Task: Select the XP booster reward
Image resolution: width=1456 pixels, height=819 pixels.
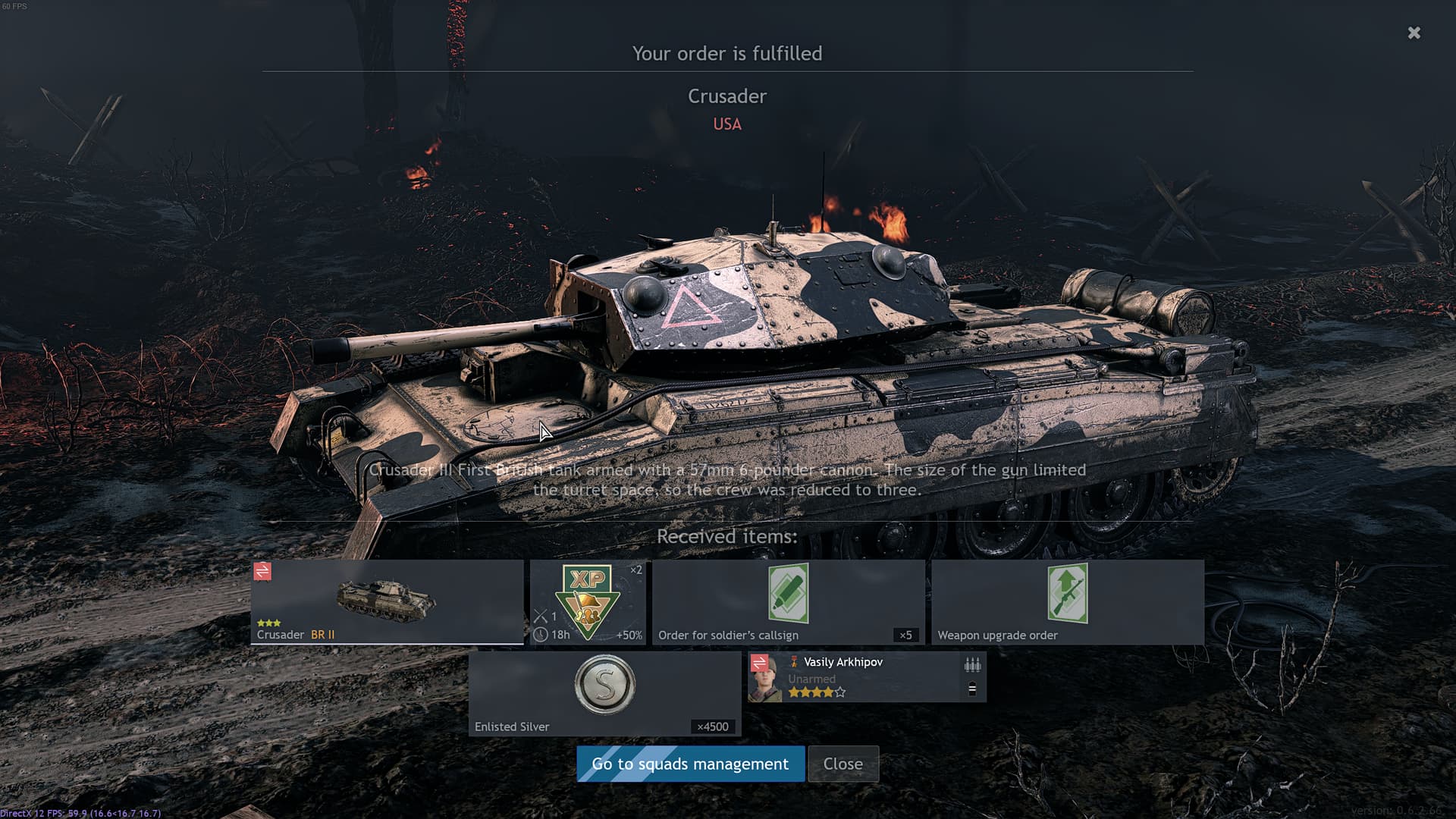Action: [588, 602]
